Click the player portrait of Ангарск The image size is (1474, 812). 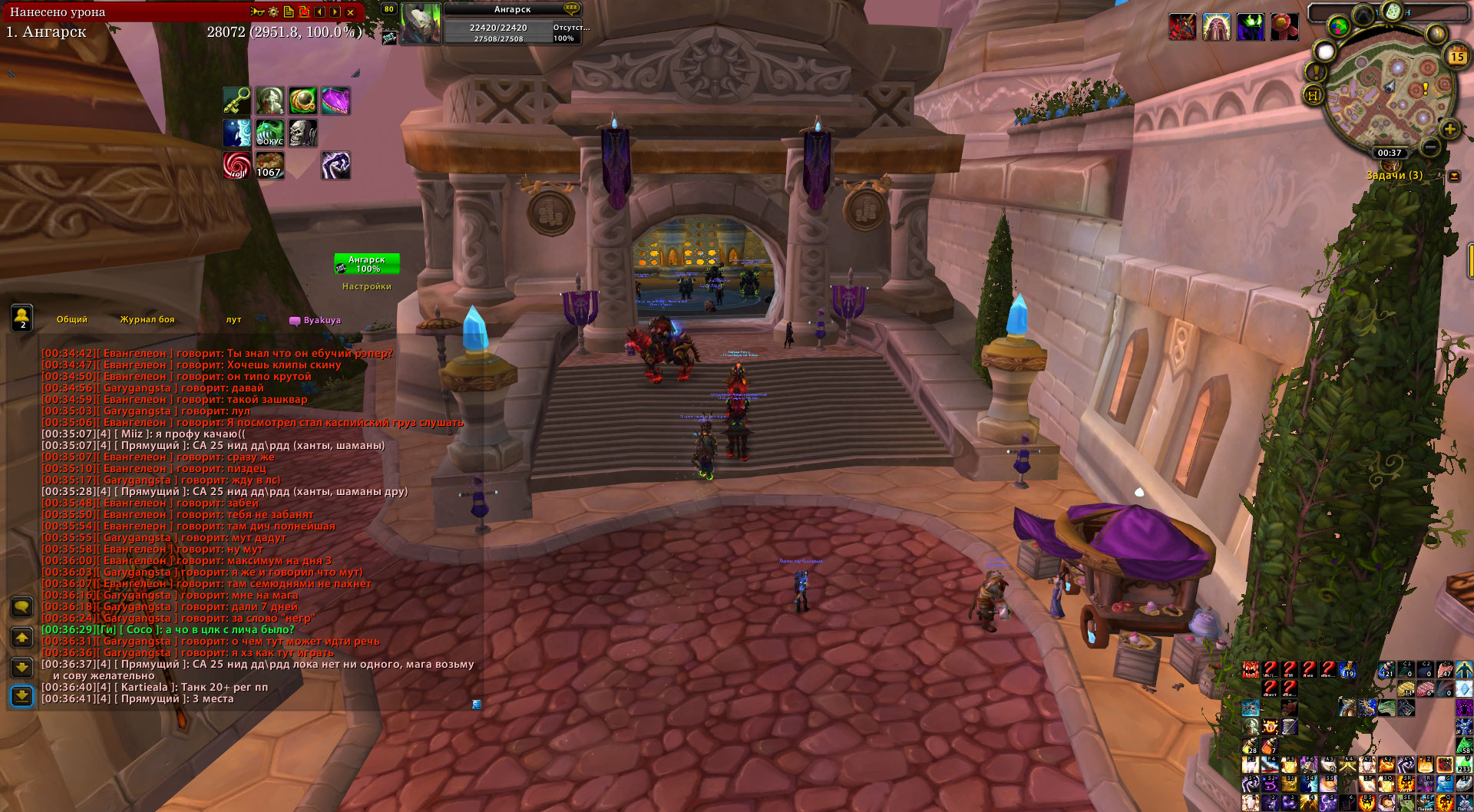[x=420, y=23]
